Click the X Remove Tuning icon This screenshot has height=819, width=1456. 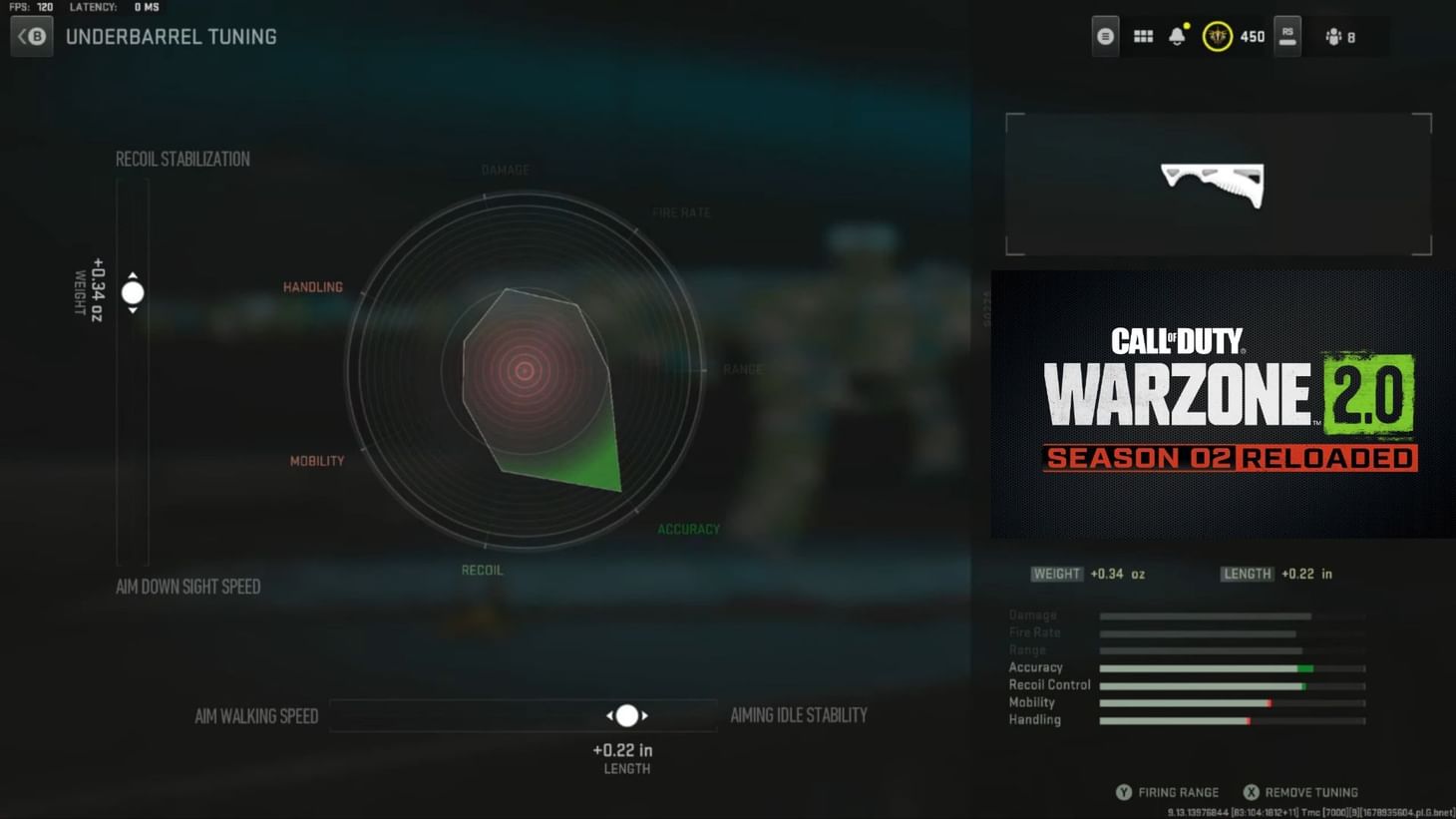[x=1252, y=791]
